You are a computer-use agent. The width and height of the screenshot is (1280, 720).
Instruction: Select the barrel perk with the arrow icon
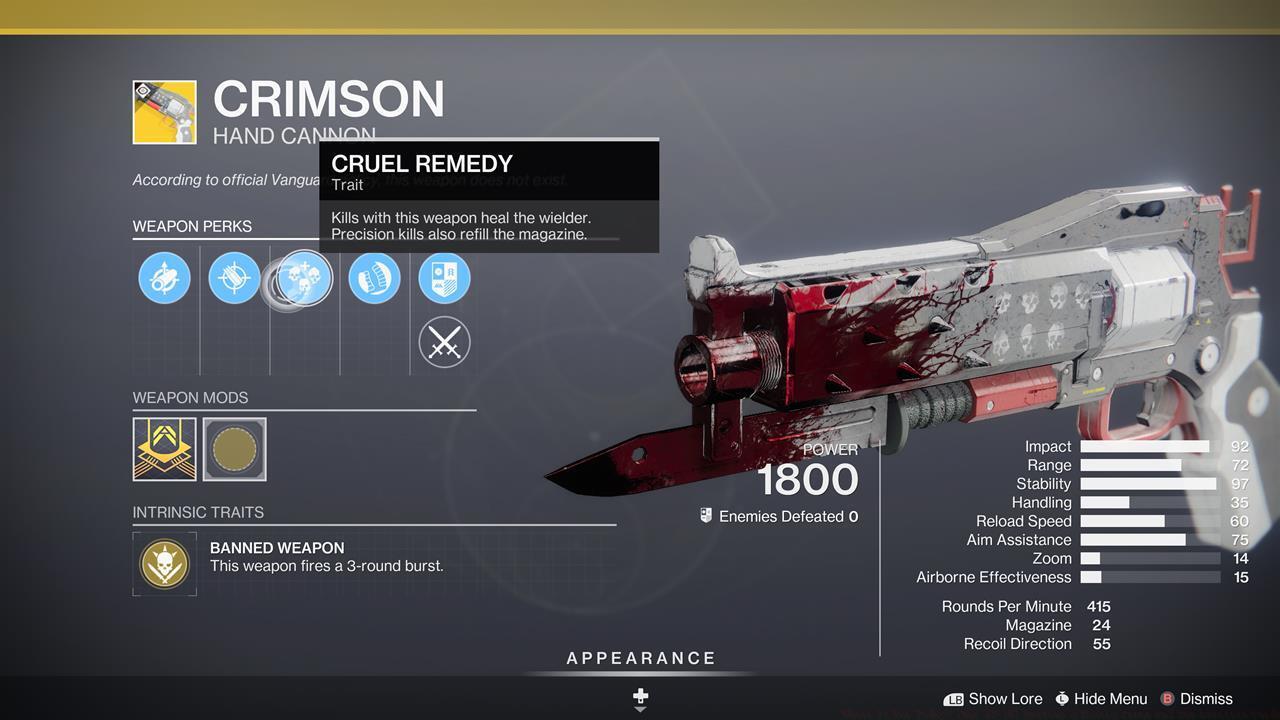[164, 278]
